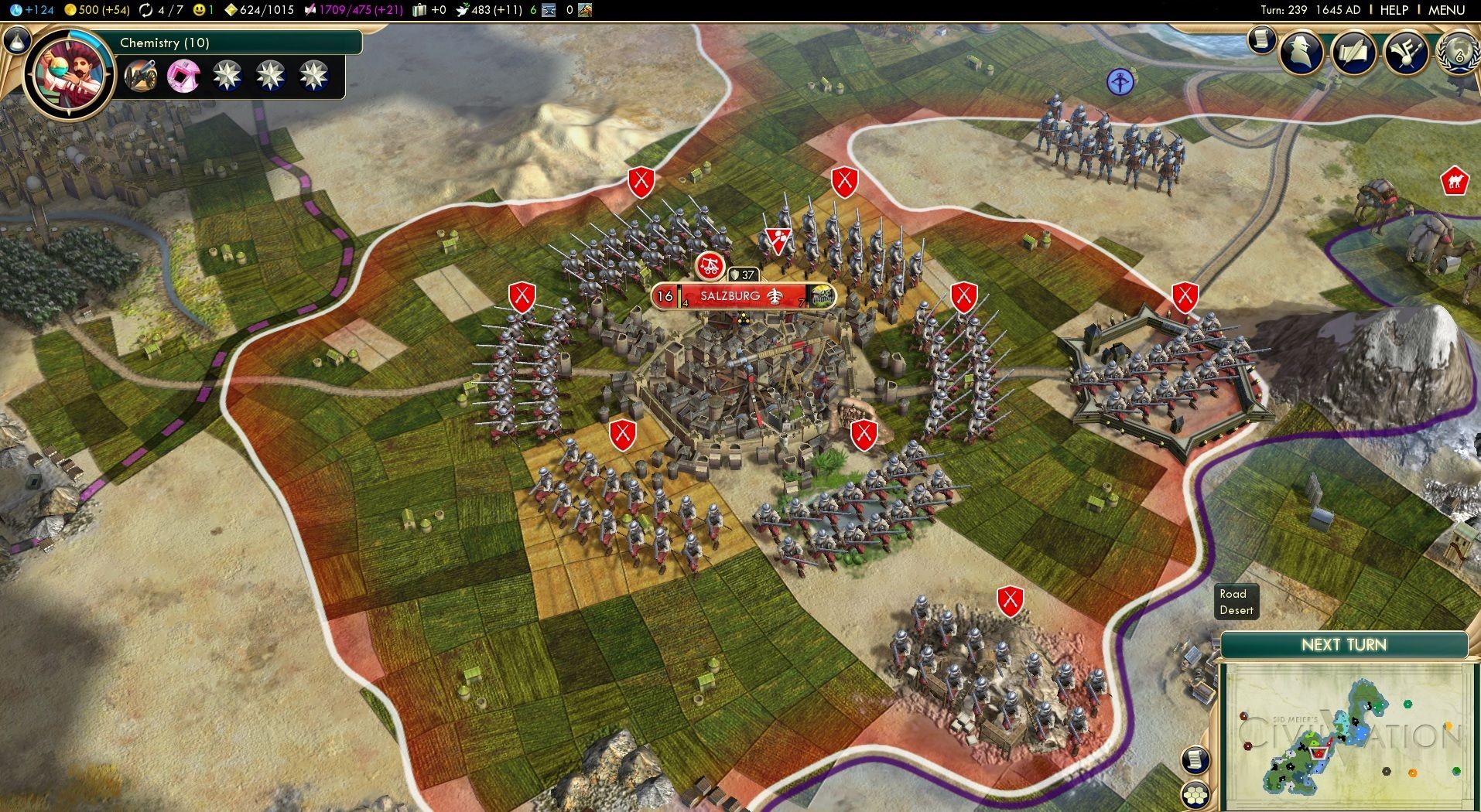Click the gold coin icon showing 500
Viewport: 1481px width, 812px height.
pos(70,10)
